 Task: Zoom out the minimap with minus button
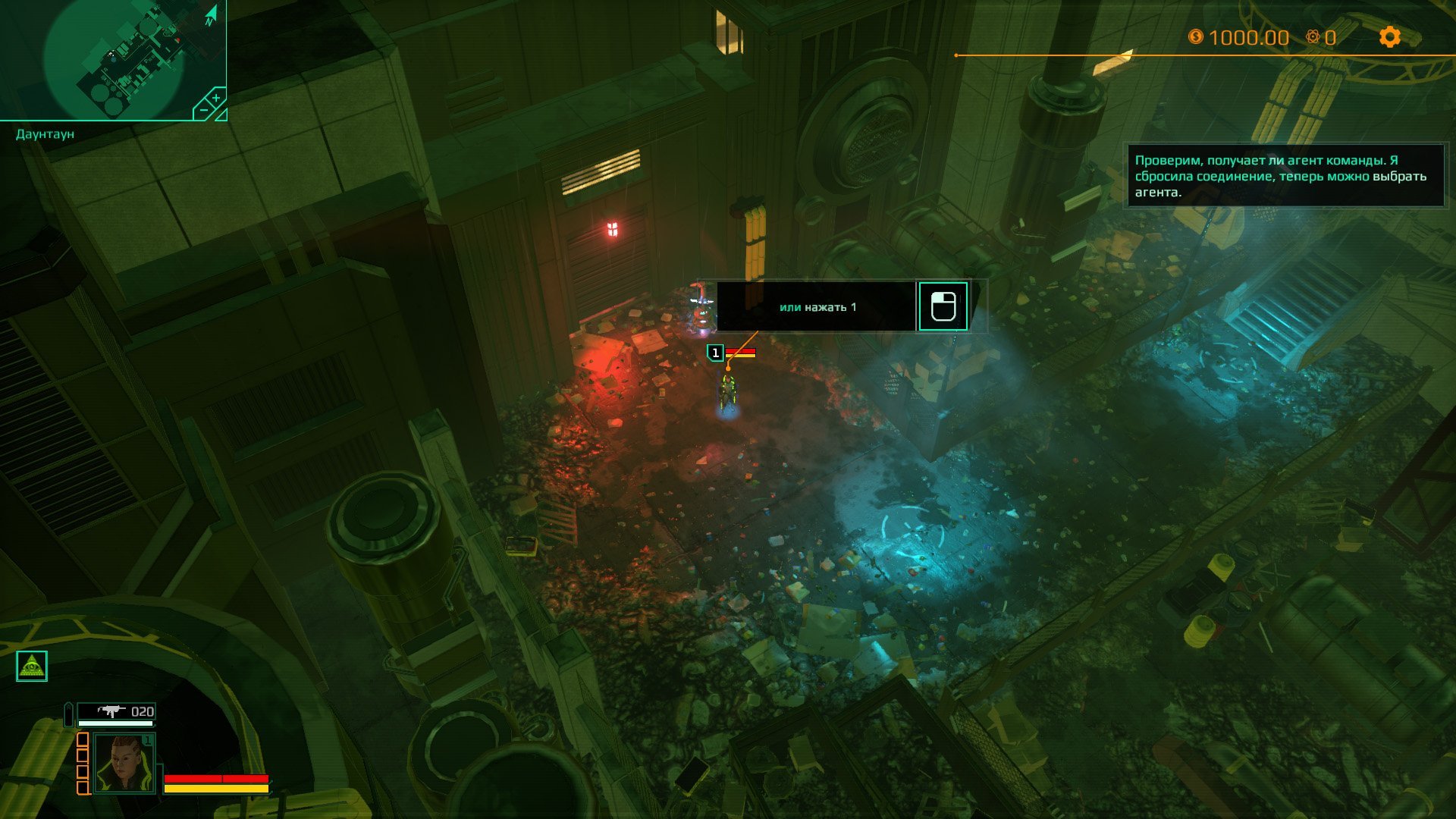click(202, 111)
